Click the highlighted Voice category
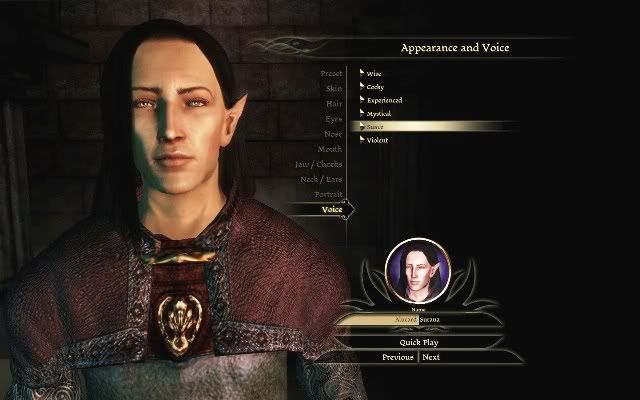This screenshot has height=400, width=640. [331, 209]
